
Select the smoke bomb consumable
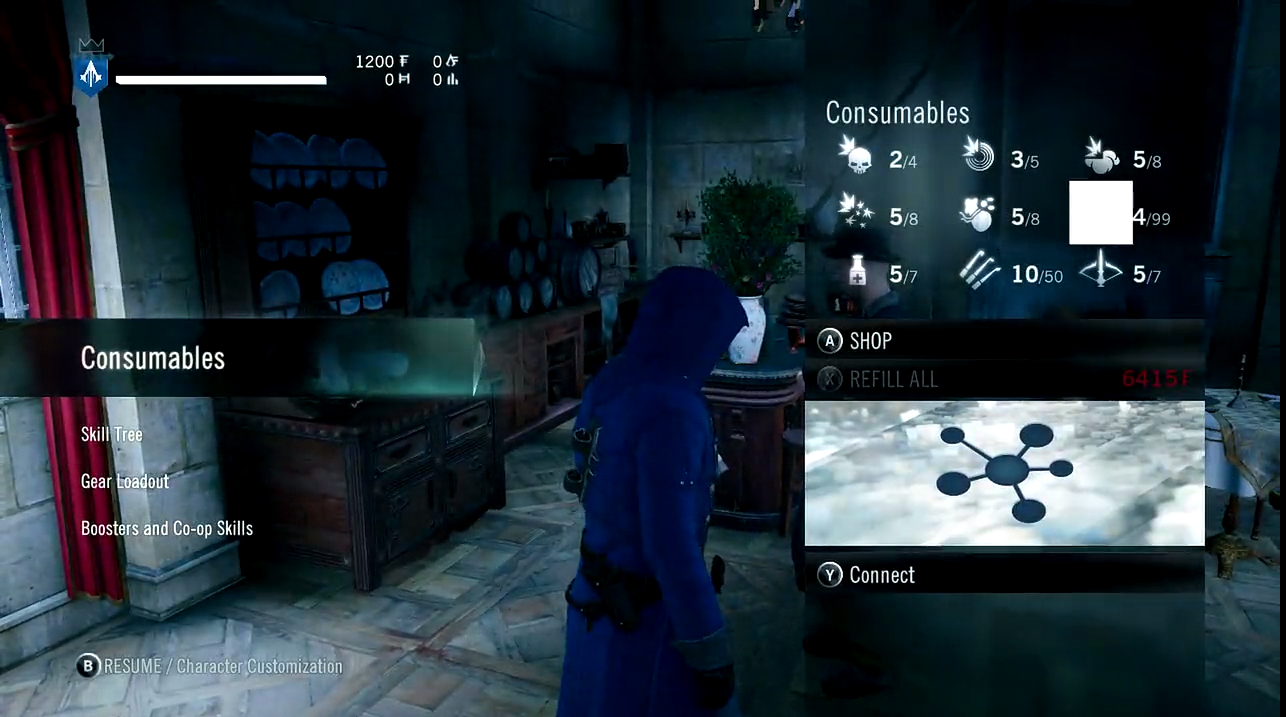pos(978,214)
